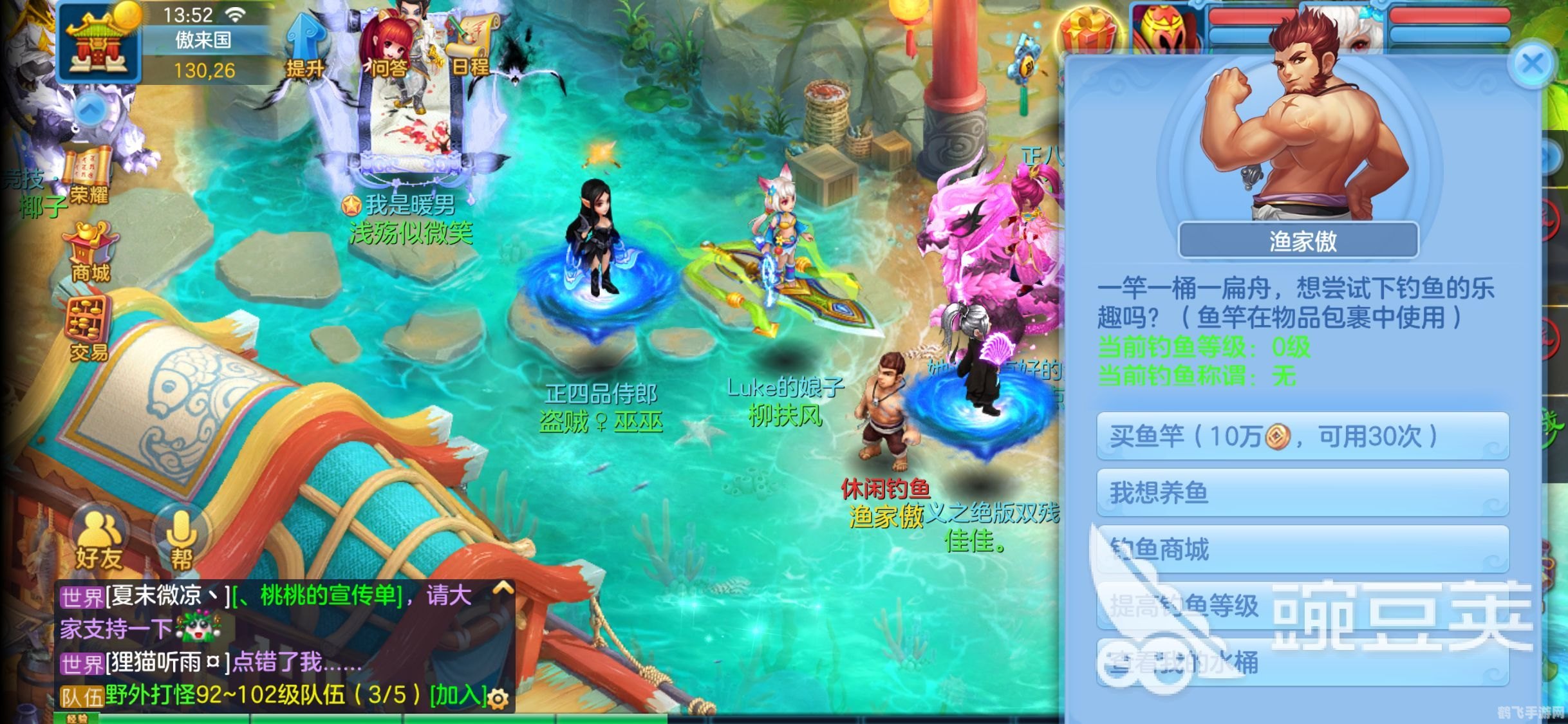Screen dimensions: 1568x724
Task: Open the 日程 schedule scroll
Action: (472, 45)
